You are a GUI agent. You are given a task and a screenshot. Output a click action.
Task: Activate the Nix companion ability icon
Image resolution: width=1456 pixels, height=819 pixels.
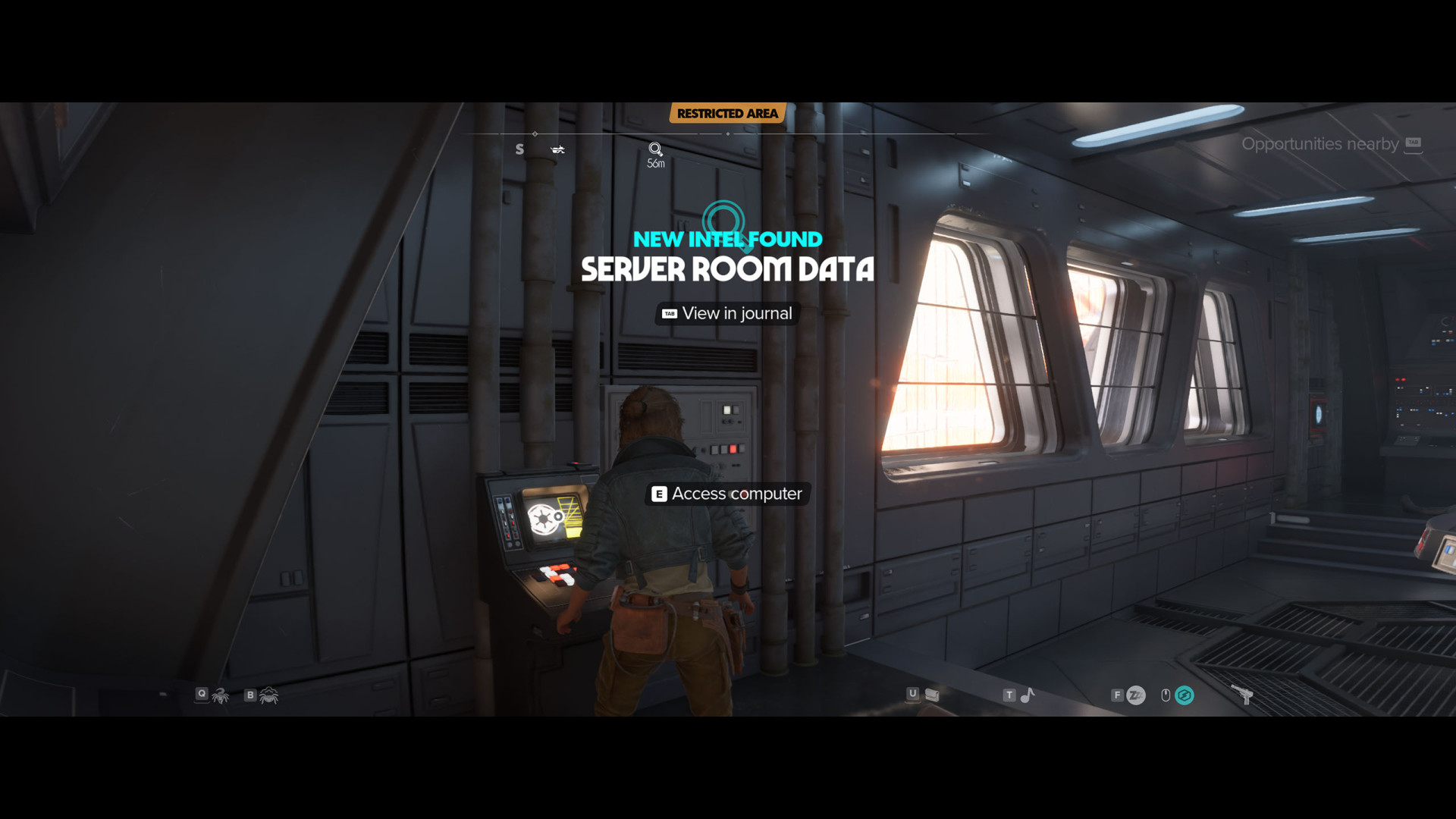(220, 695)
